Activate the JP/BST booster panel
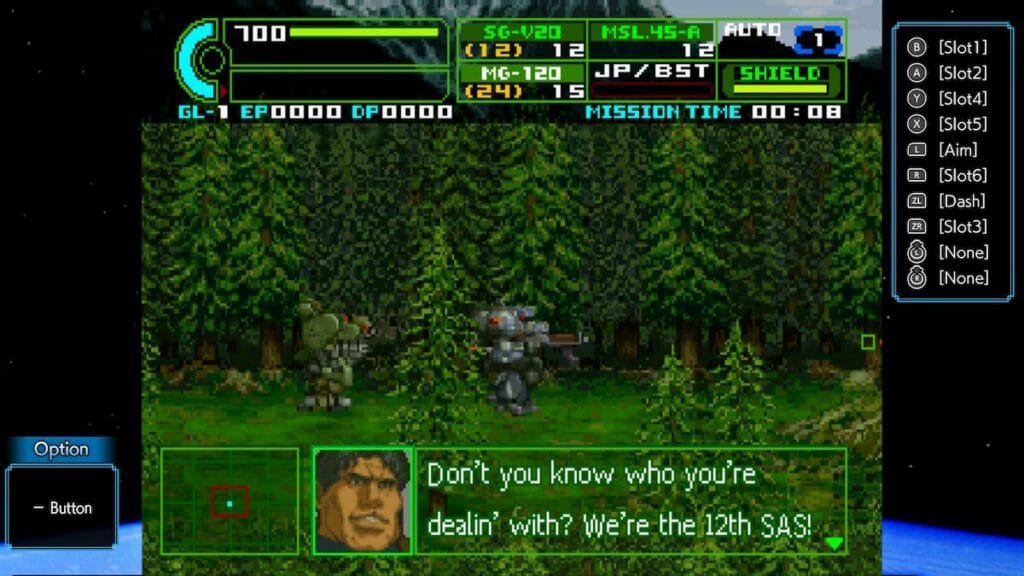The image size is (1024, 576). [x=651, y=80]
